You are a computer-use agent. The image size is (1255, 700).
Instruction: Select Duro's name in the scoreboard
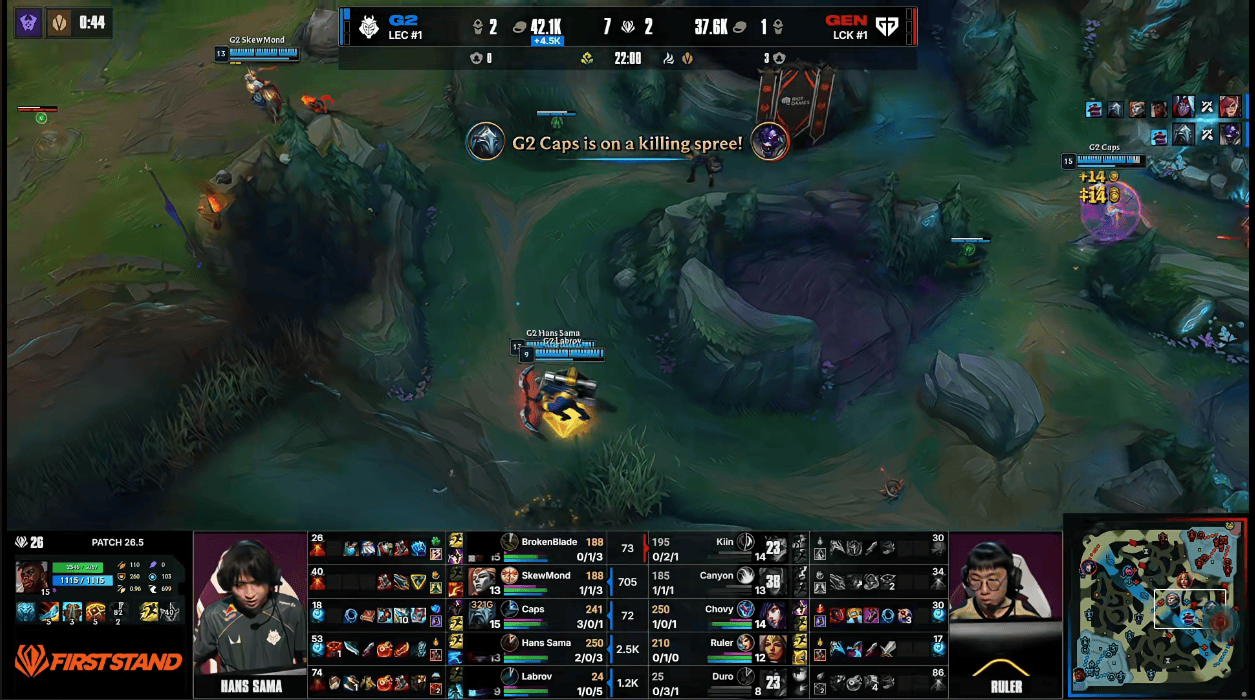coord(722,676)
